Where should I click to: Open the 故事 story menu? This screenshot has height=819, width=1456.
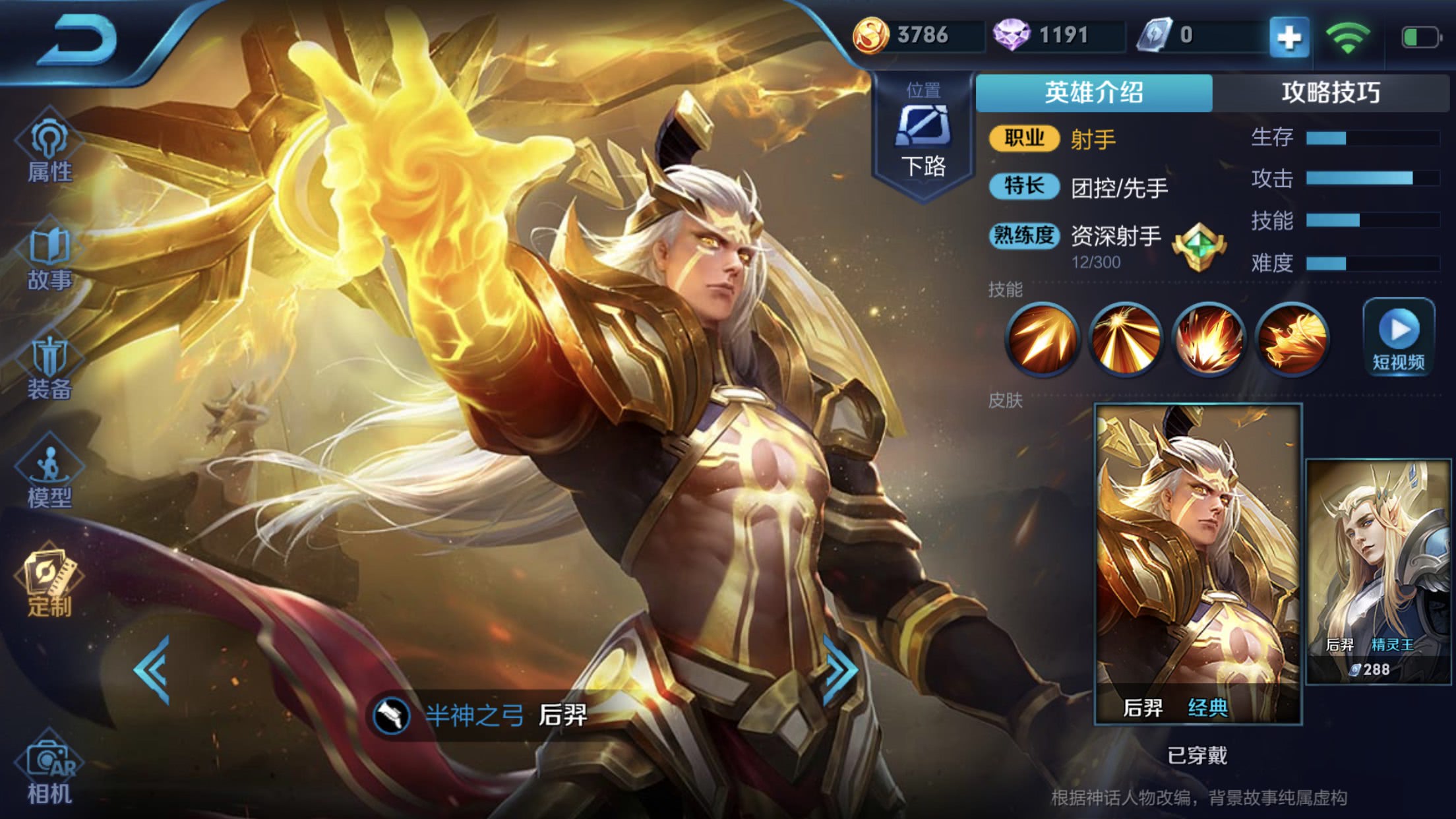(49, 260)
